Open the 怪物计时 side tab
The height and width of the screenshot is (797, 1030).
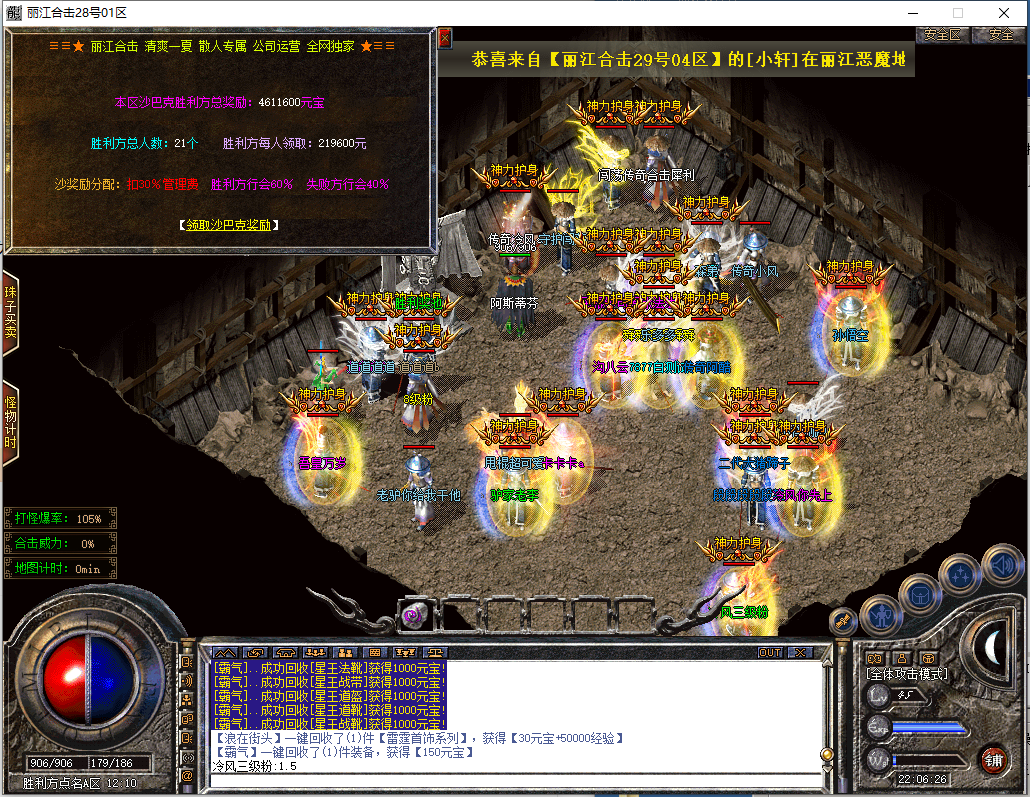pyautogui.click(x=10, y=423)
